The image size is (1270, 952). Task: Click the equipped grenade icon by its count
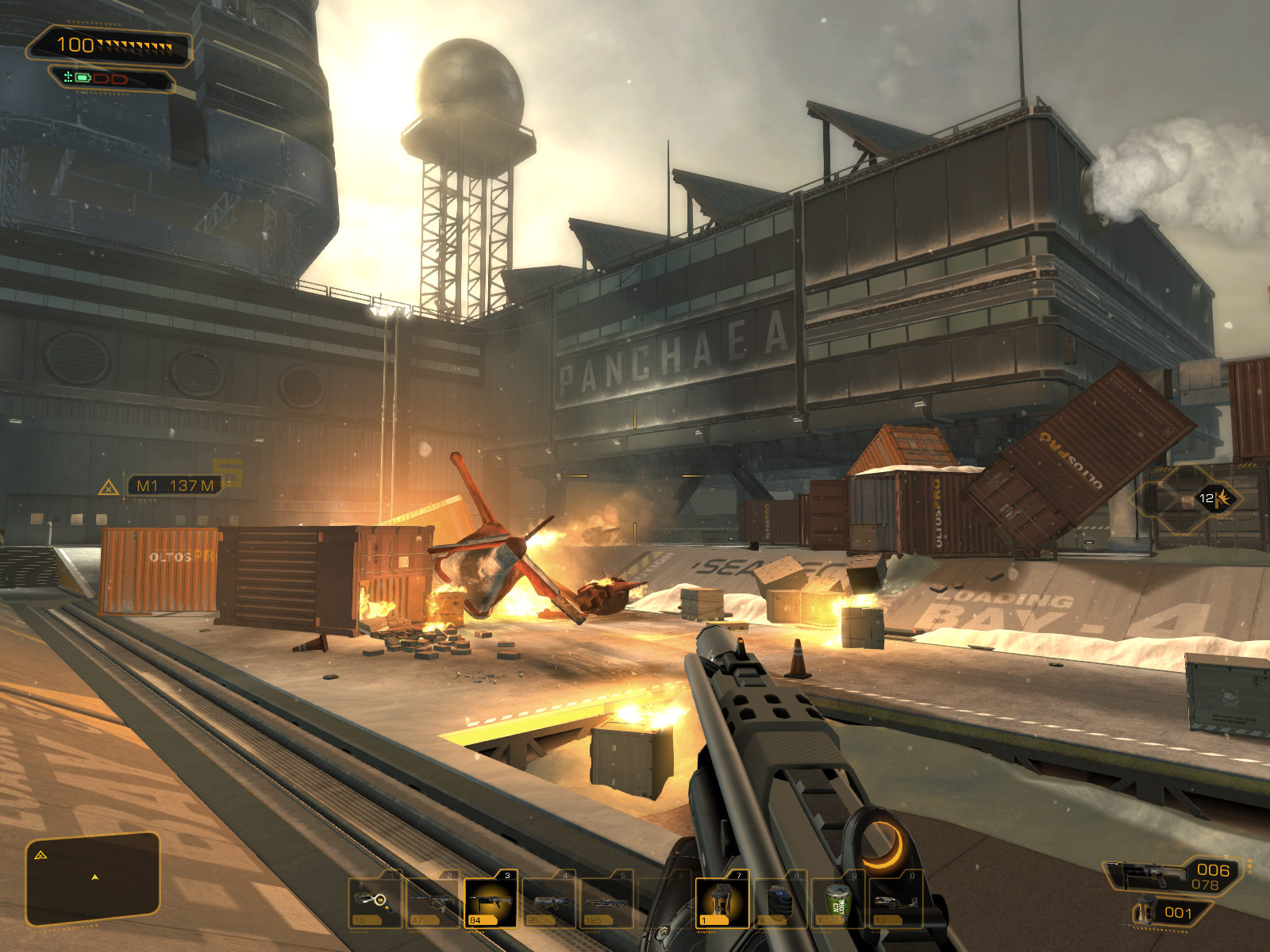[x=1144, y=912]
